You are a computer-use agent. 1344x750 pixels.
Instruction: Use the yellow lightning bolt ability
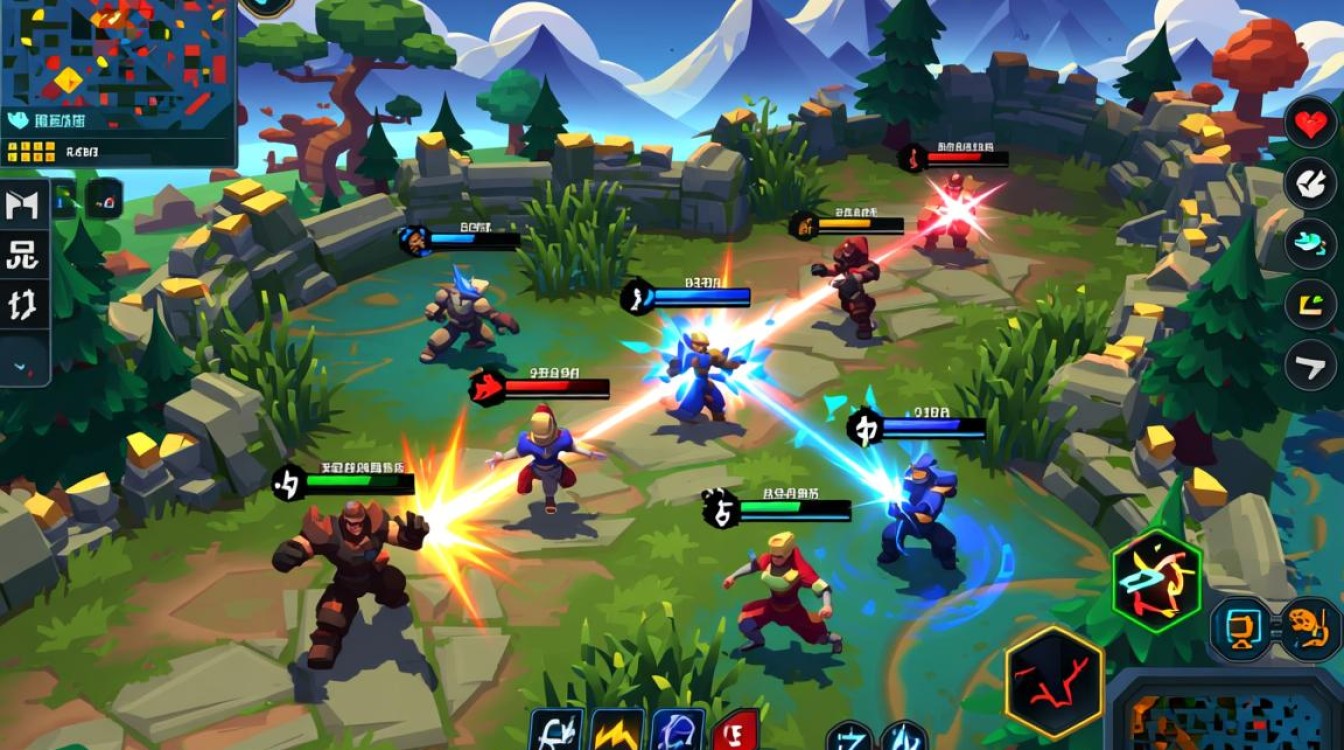pos(616,732)
